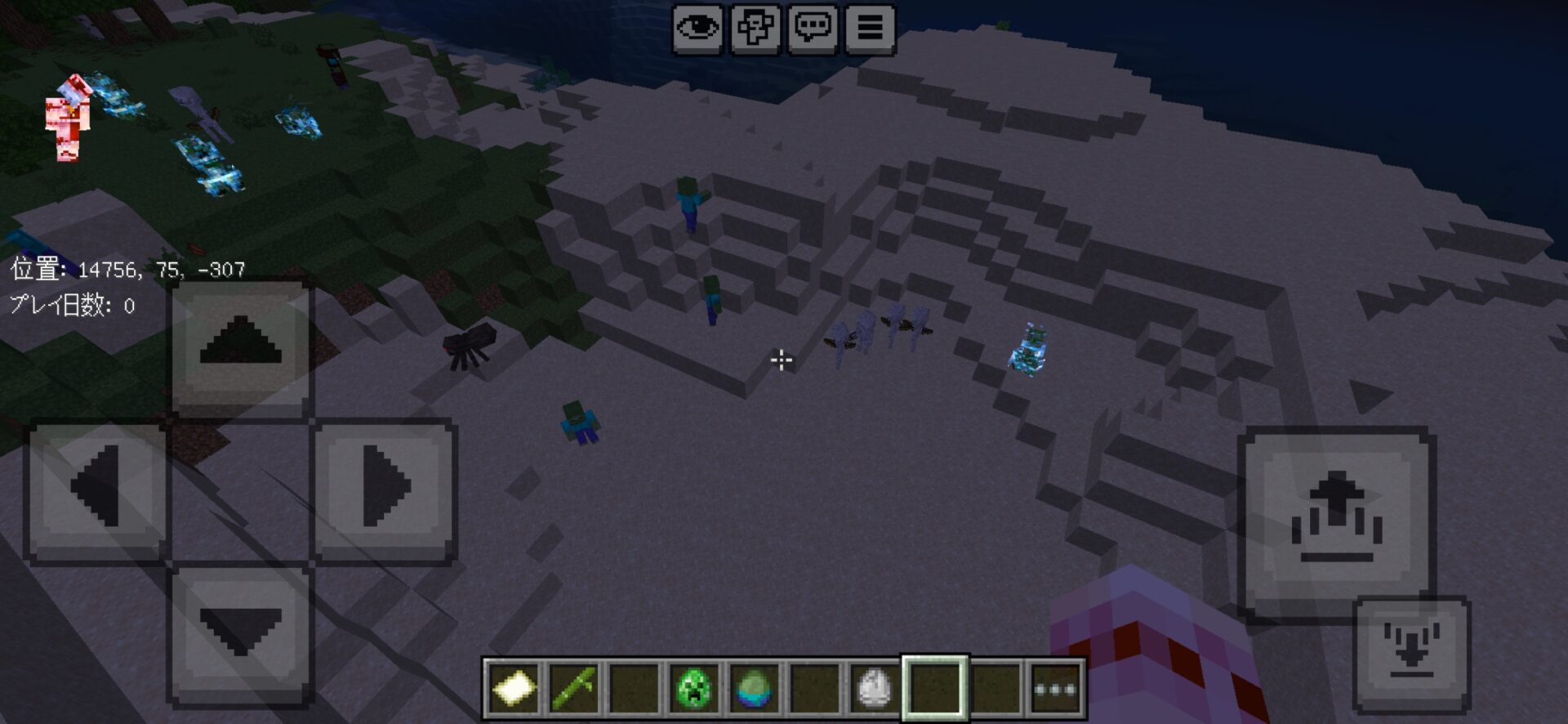This screenshot has height=724, width=1568.
Task: Tap the backward arrow movement button
Action: 240,632
